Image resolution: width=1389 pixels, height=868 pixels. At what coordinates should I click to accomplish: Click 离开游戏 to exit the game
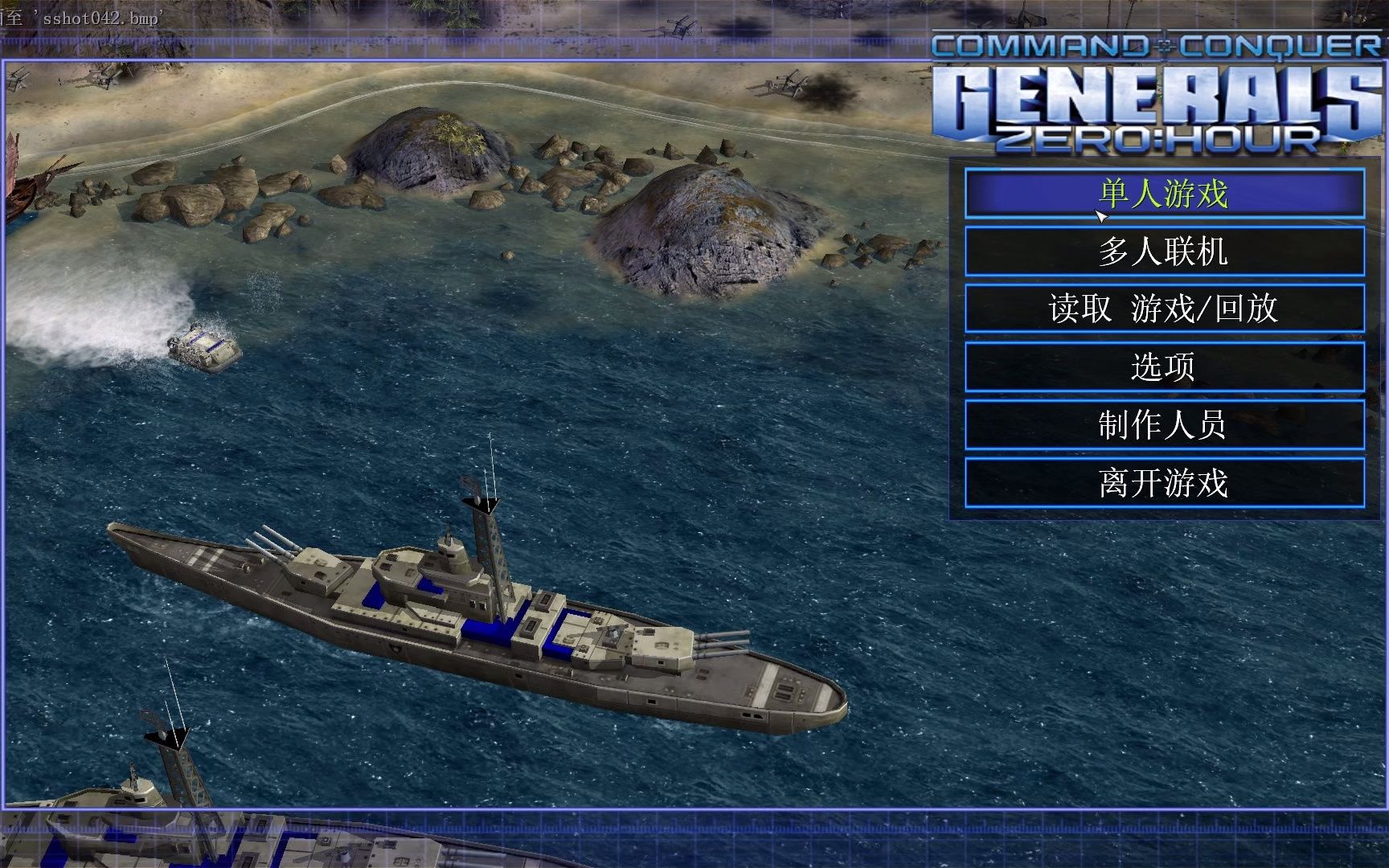(x=1164, y=482)
